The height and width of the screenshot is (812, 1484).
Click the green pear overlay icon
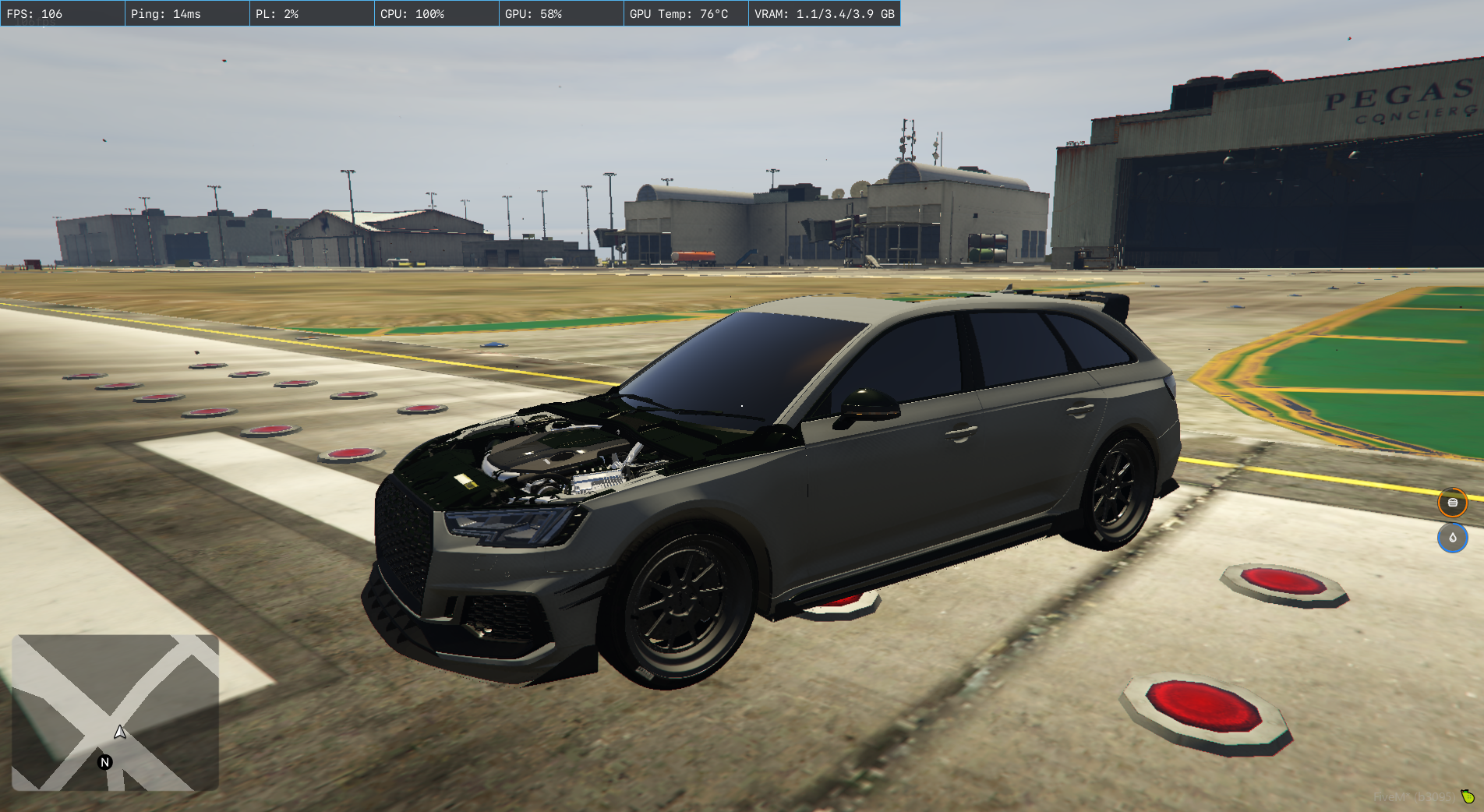coord(1468,796)
